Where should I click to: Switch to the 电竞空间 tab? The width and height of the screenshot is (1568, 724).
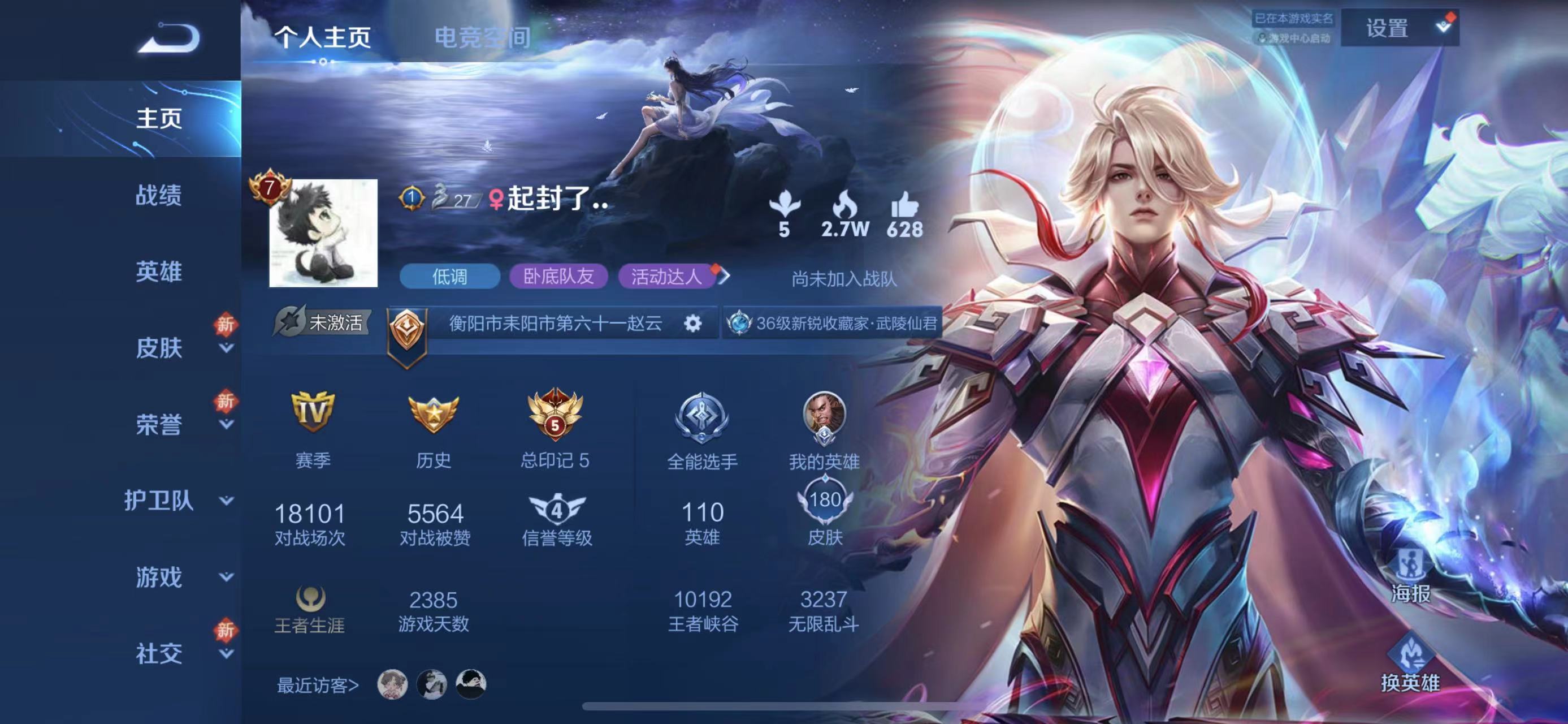tap(482, 38)
